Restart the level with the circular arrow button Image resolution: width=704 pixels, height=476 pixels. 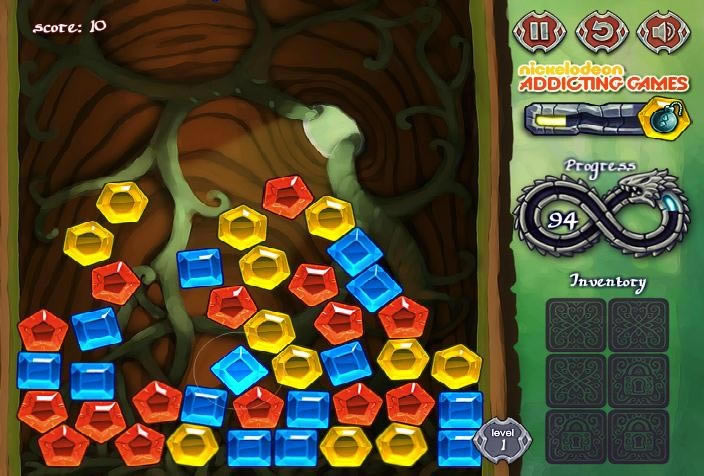[x=598, y=30]
